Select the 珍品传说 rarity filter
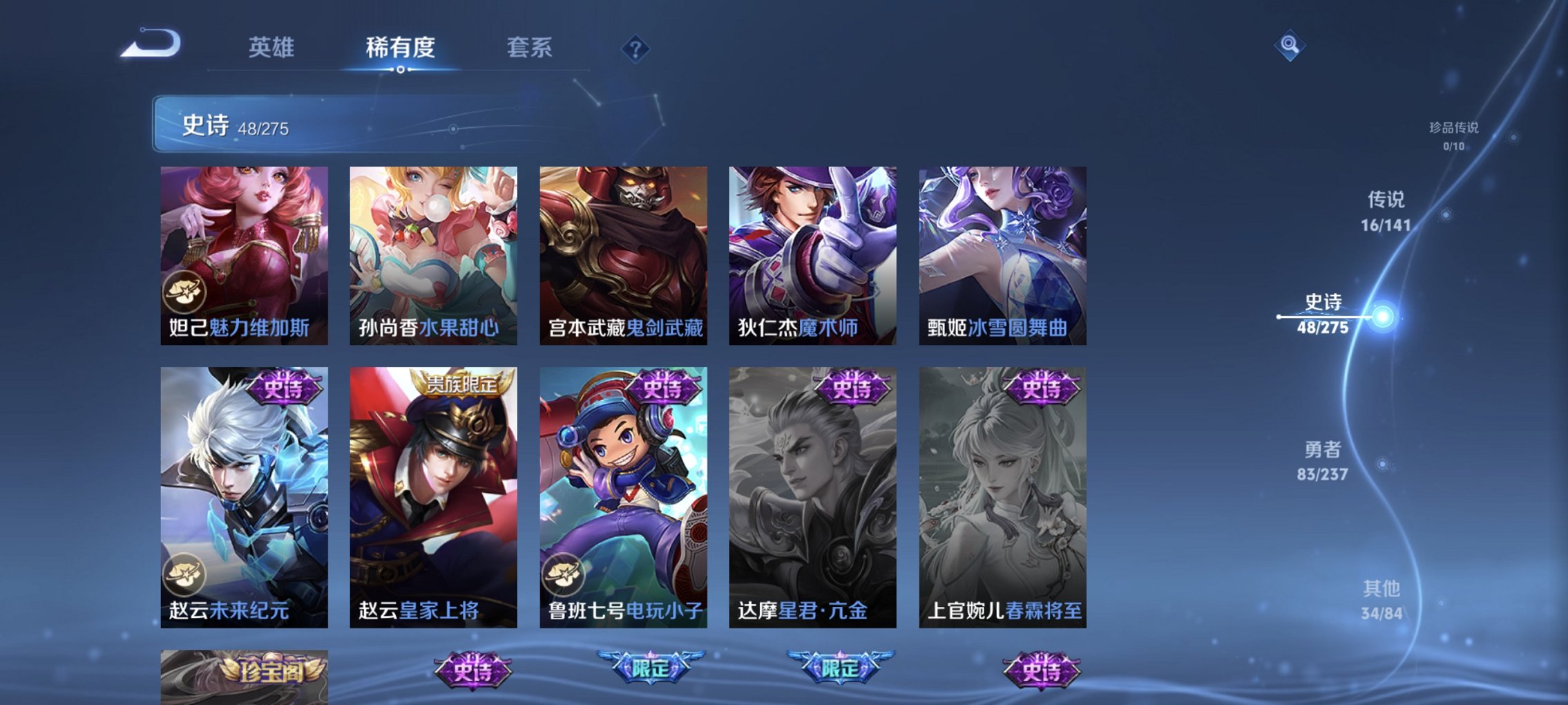 1454,133
